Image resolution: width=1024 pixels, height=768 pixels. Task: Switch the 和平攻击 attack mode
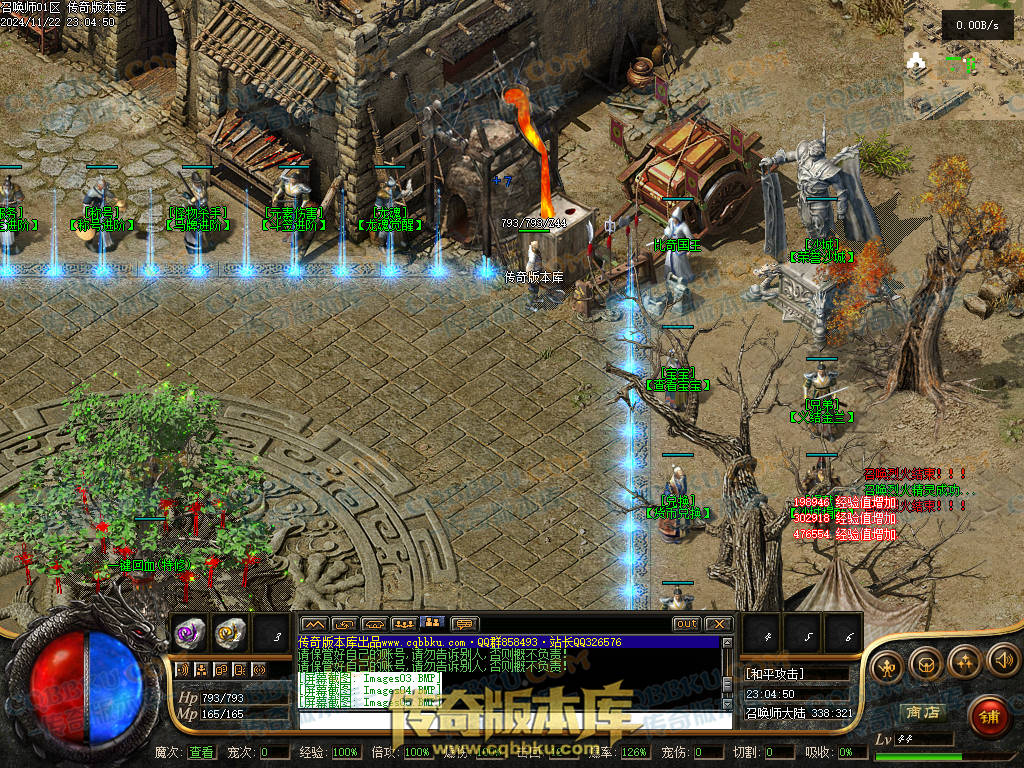[796, 673]
